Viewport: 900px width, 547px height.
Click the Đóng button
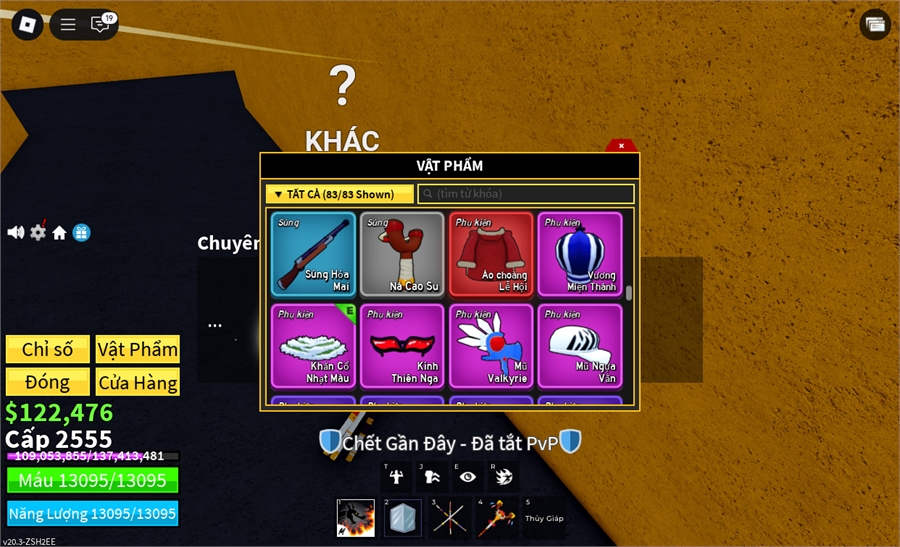[x=48, y=382]
